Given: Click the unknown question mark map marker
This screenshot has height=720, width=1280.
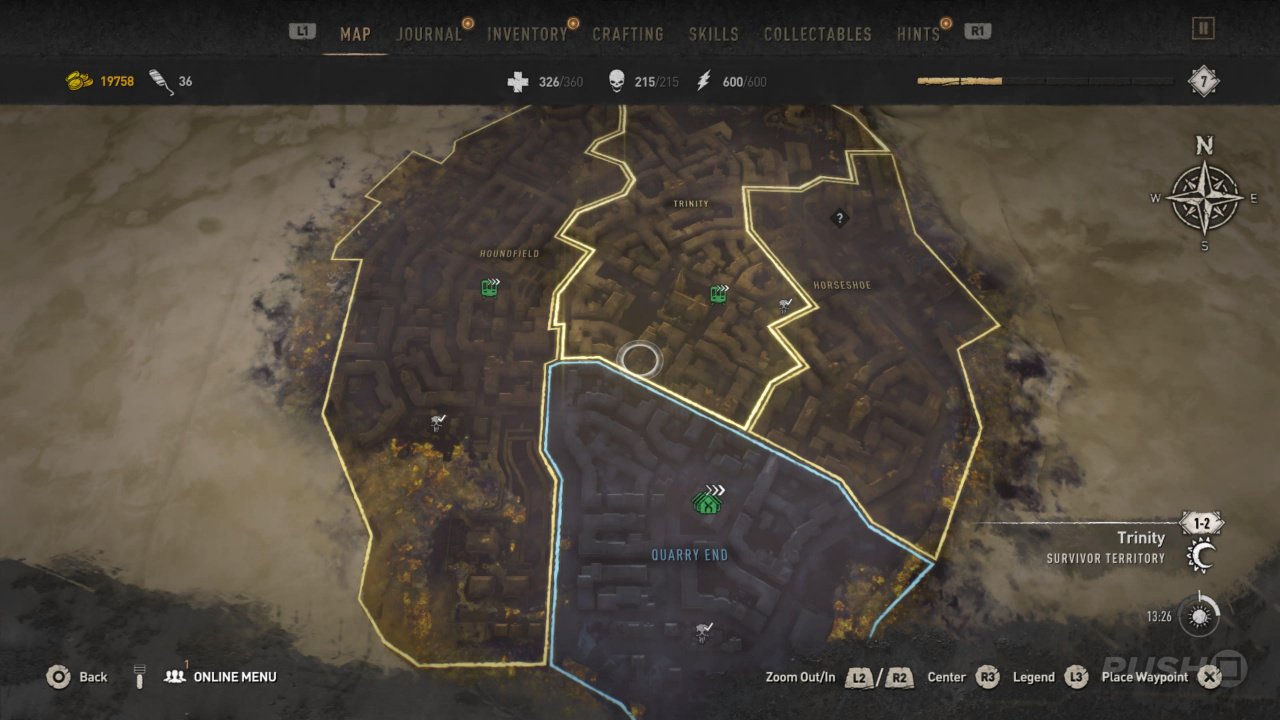Looking at the screenshot, I should tap(839, 217).
